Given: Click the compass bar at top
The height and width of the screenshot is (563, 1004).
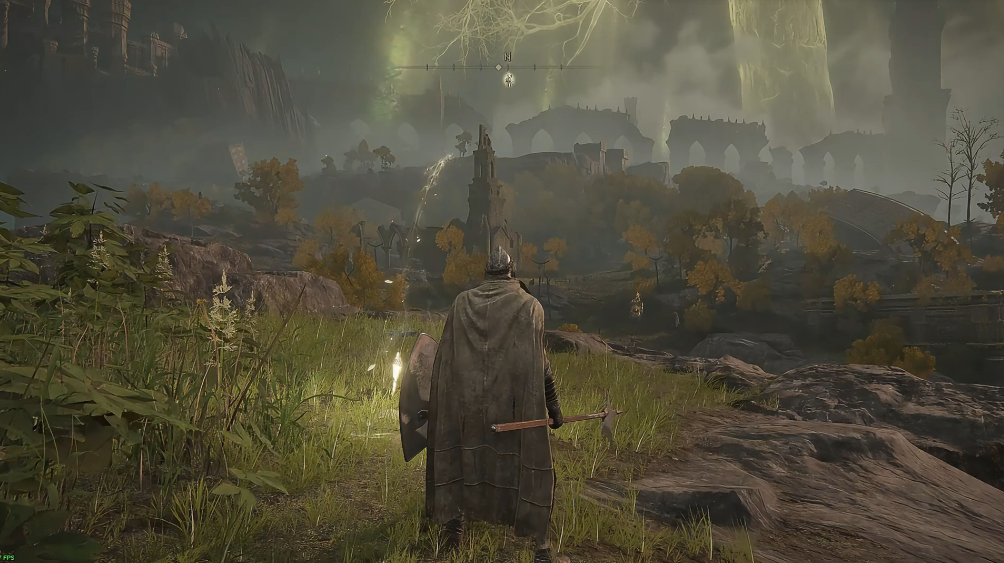Looking at the screenshot, I should [x=500, y=67].
